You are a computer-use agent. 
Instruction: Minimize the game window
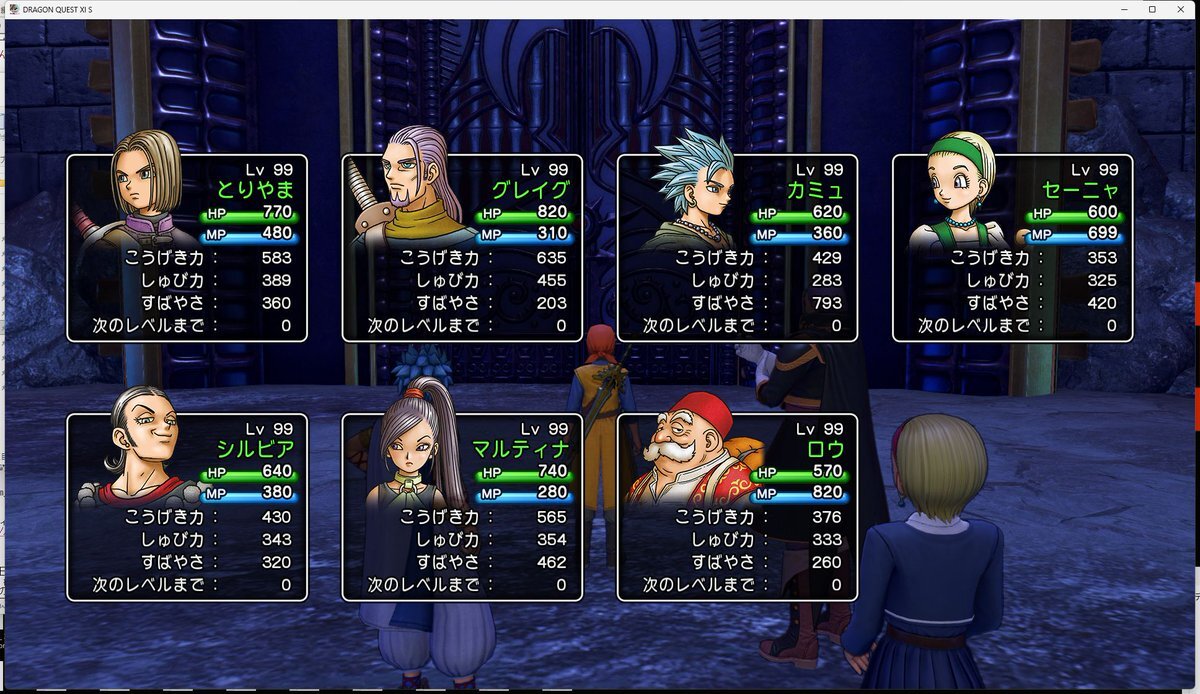pyautogui.click(x=1122, y=9)
